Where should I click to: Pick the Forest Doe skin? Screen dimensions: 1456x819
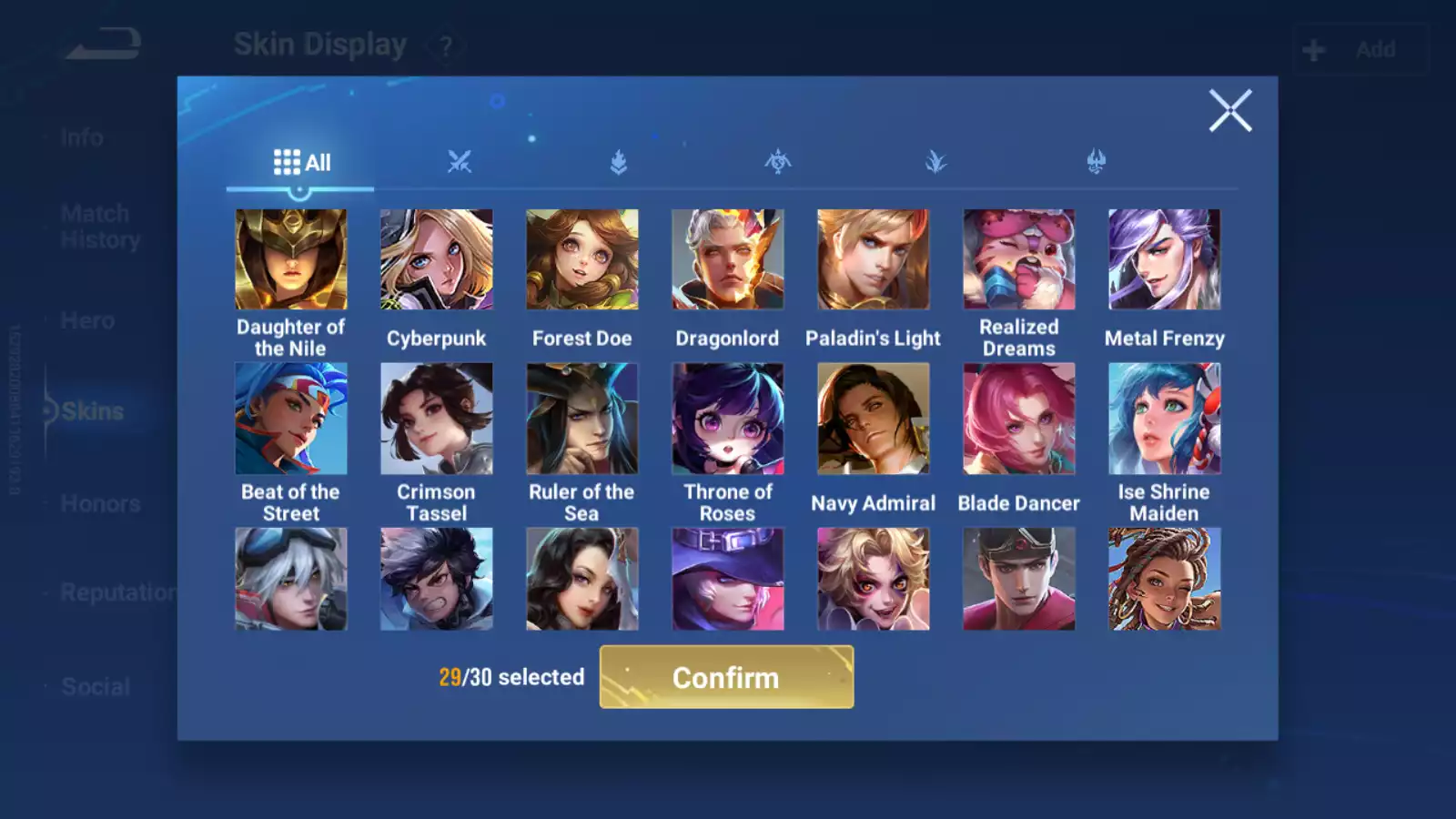(582, 259)
